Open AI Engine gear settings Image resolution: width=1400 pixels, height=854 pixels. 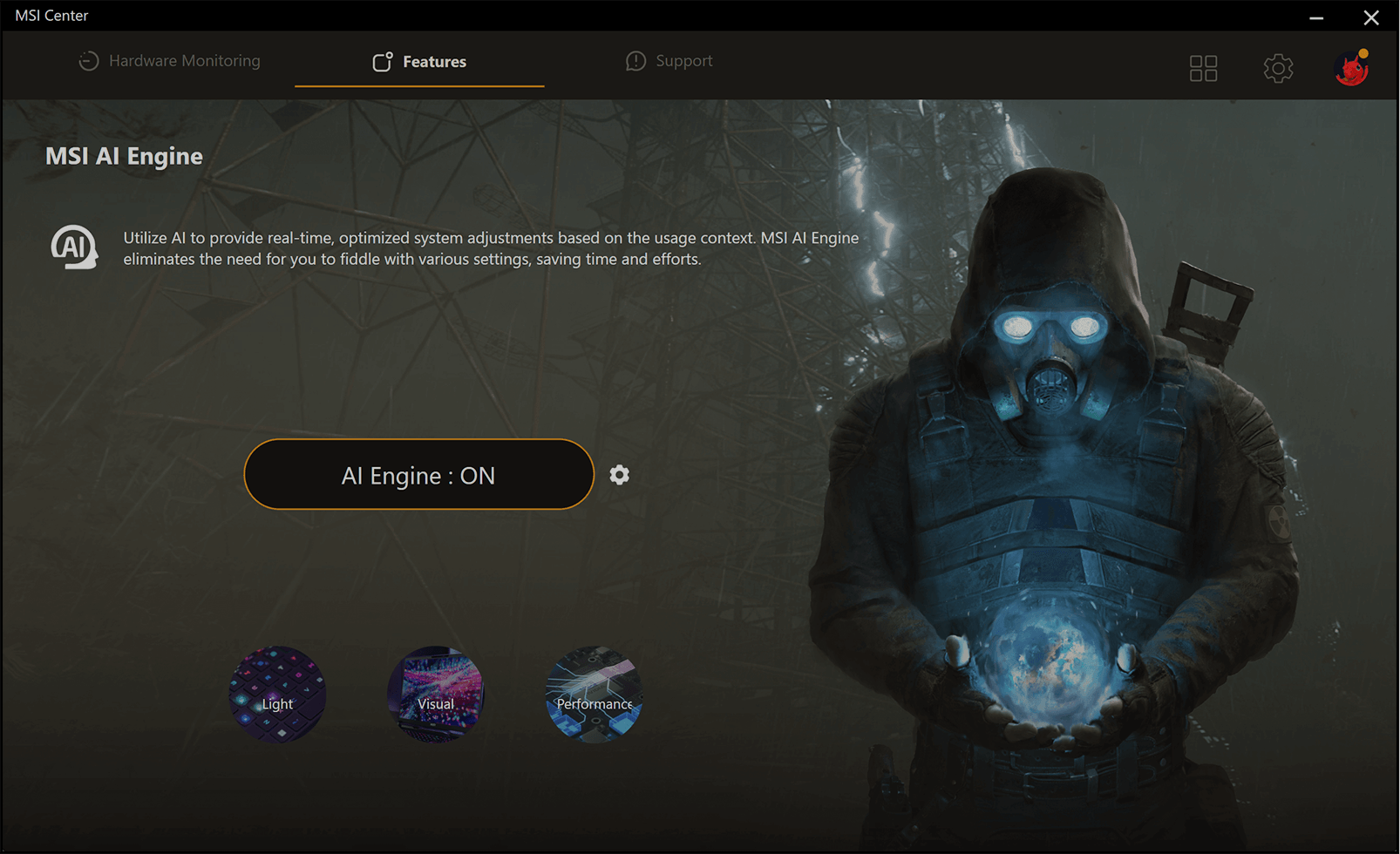(620, 475)
